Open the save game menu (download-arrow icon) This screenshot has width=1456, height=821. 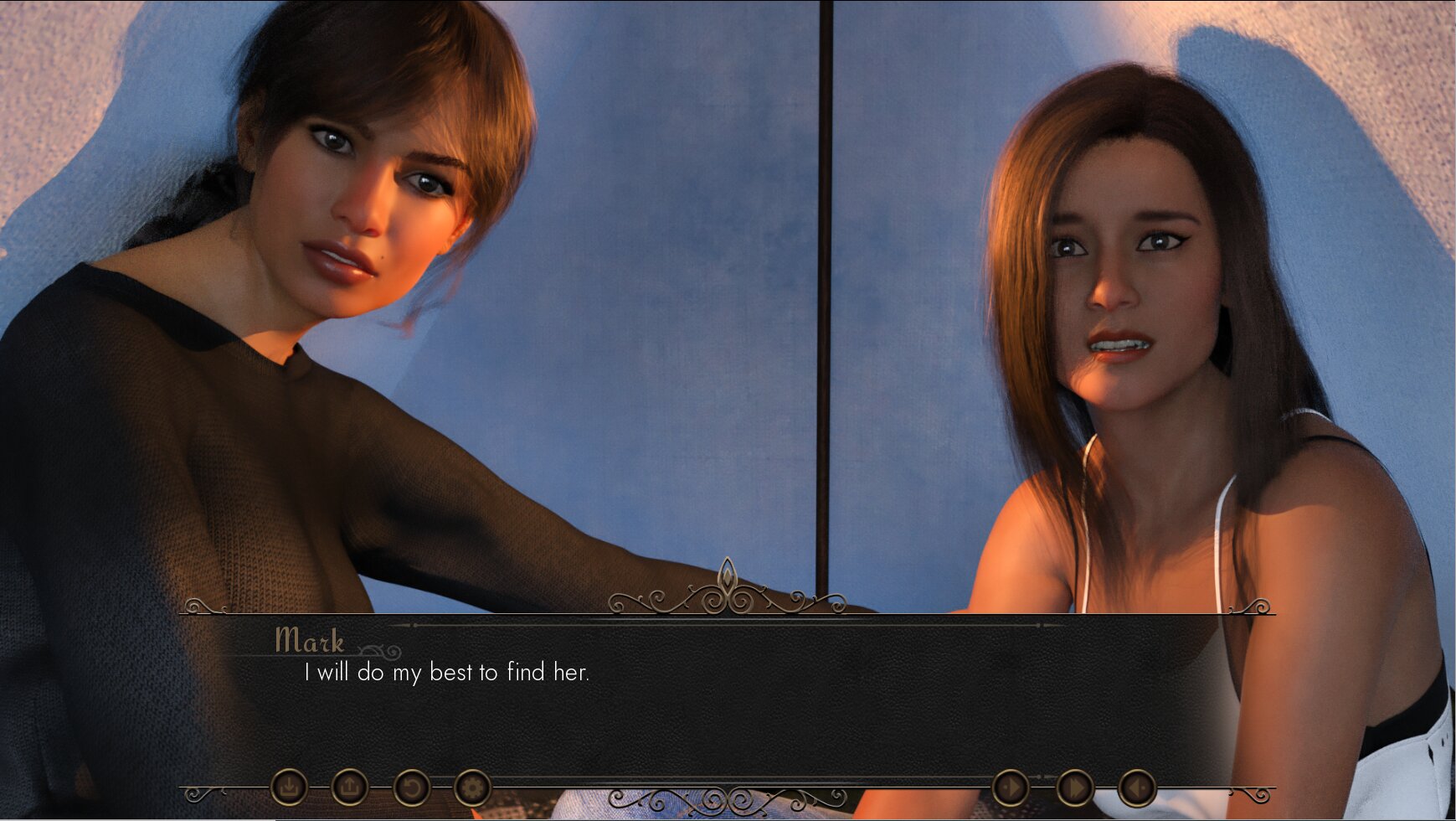click(289, 787)
